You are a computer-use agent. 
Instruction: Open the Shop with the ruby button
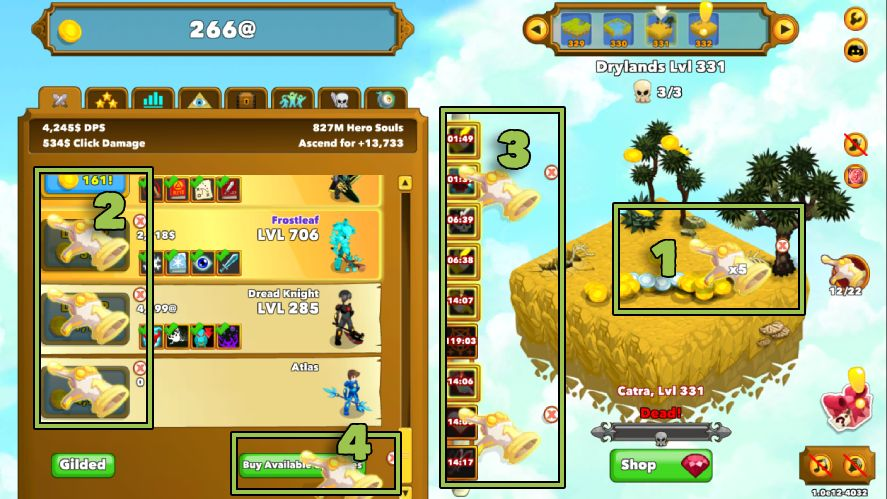pyautogui.click(x=660, y=465)
